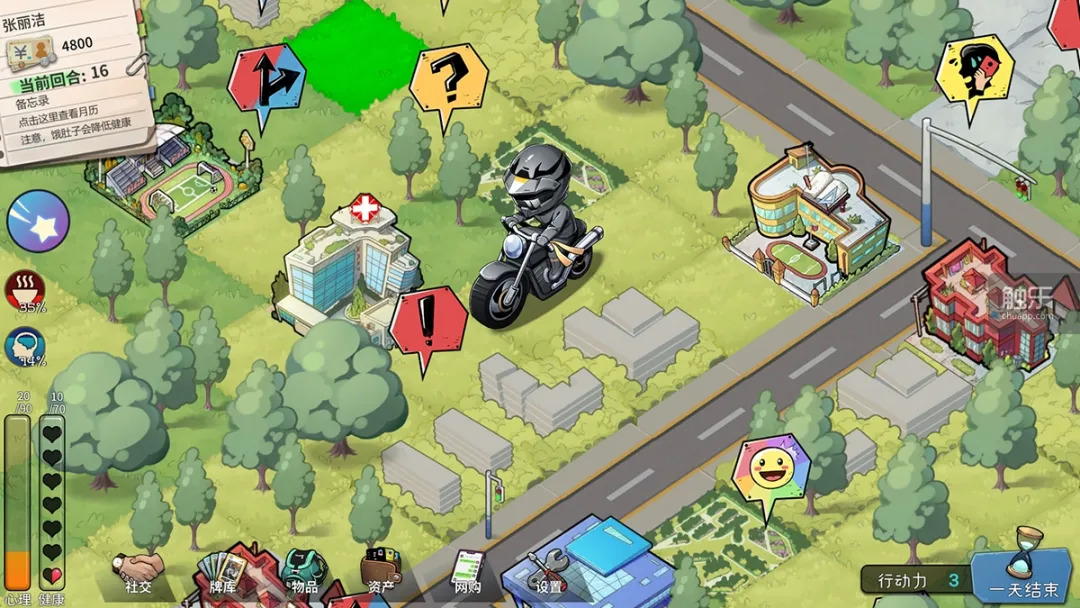Open the 网购 online shopping phone
Screen dimensions: 1080x608
coord(466,574)
